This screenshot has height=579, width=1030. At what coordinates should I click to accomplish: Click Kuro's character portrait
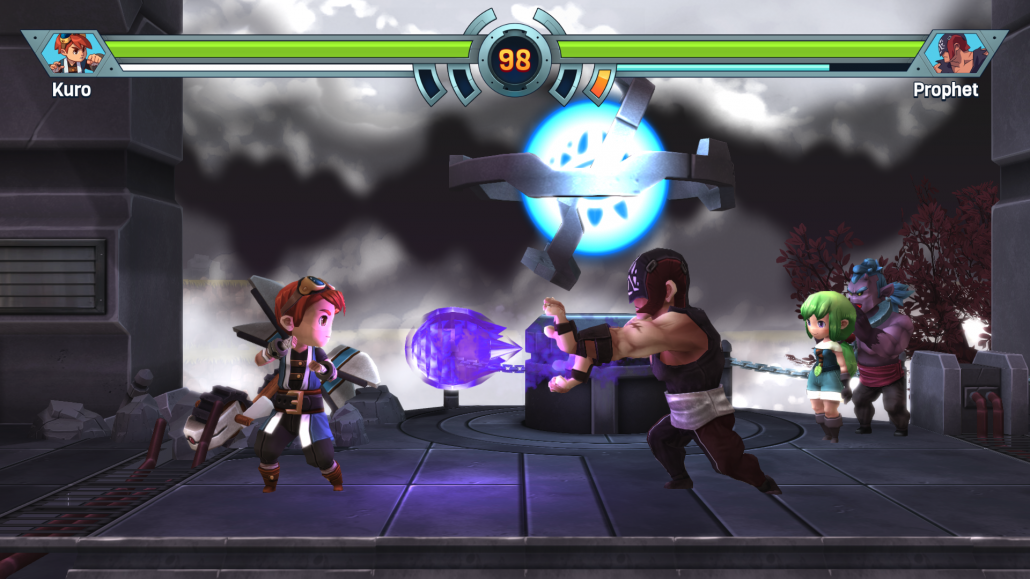pos(72,54)
